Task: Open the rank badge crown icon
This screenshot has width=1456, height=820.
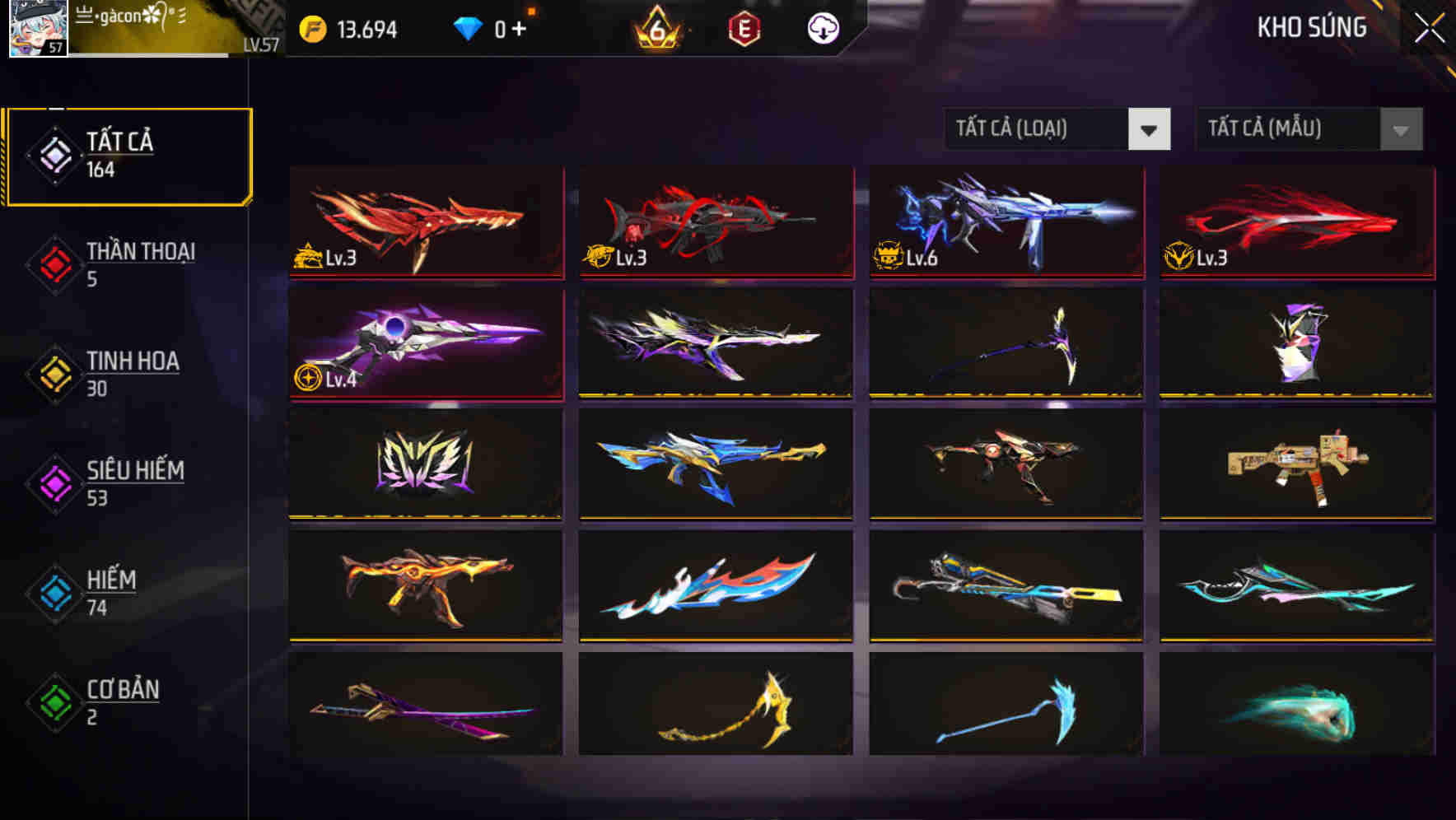Action: [x=655, y=30]
